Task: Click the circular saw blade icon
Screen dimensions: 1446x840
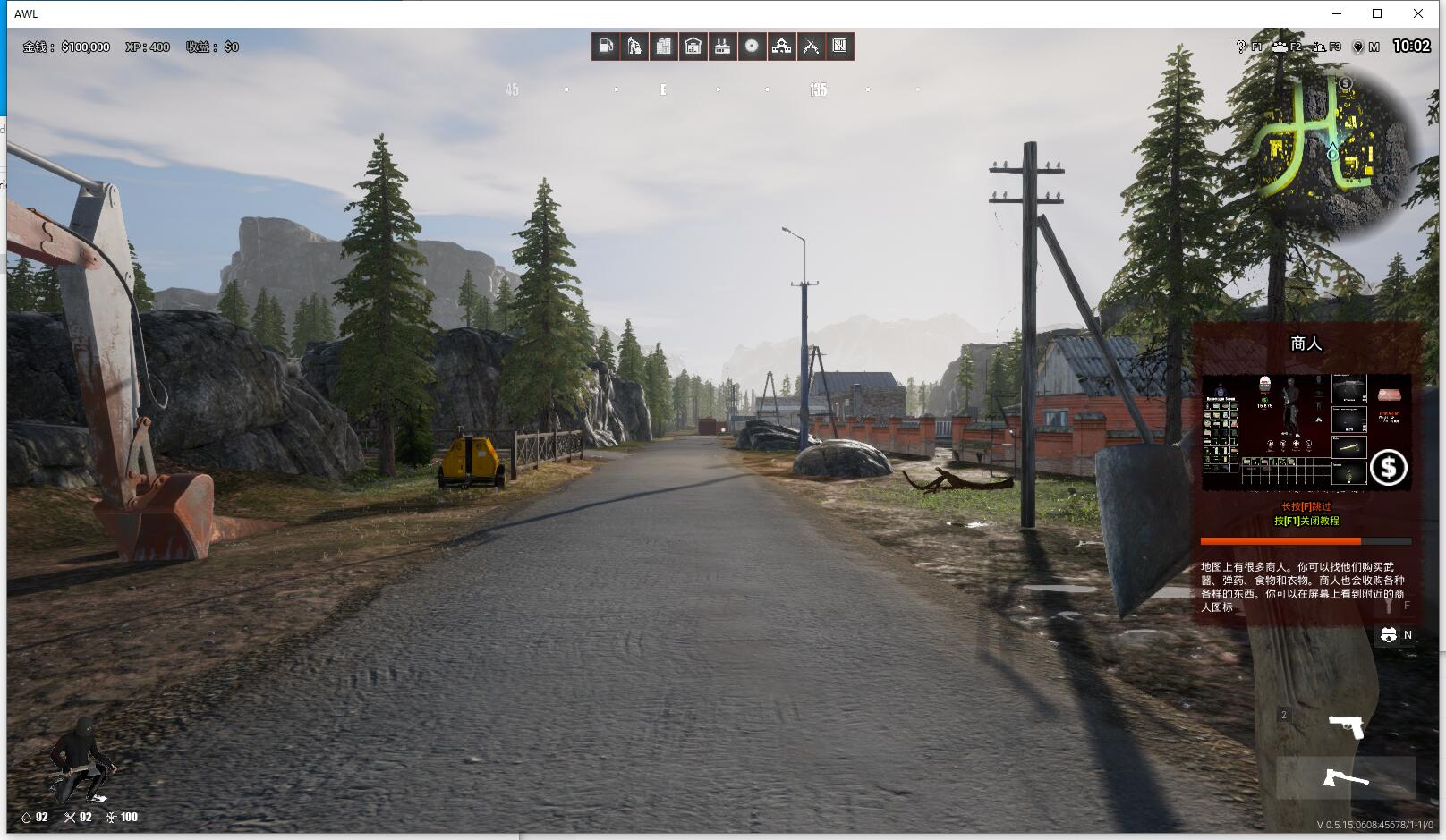Action: [x=752, y=47]
